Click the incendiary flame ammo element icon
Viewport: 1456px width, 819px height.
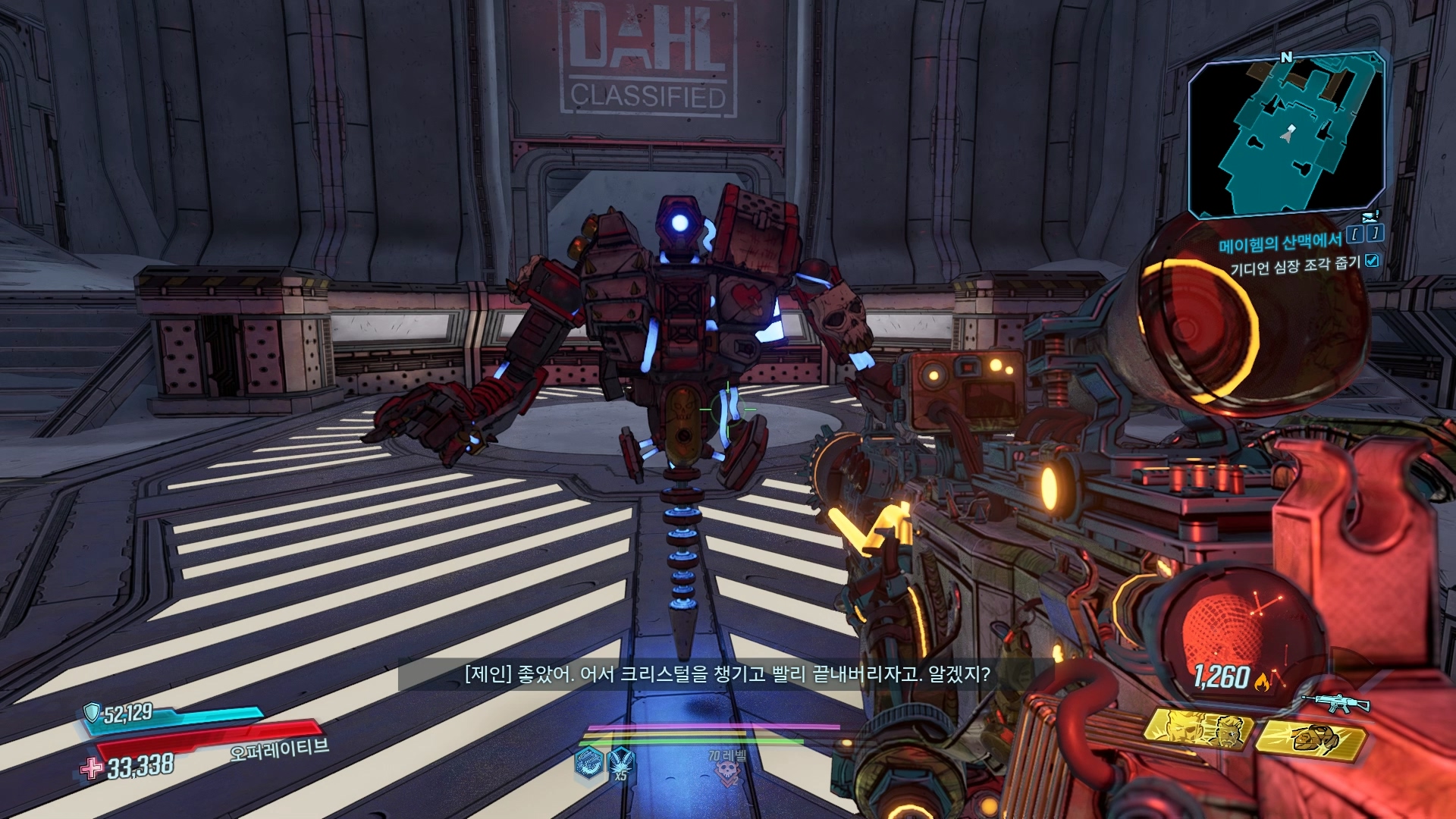[1262, 682]
